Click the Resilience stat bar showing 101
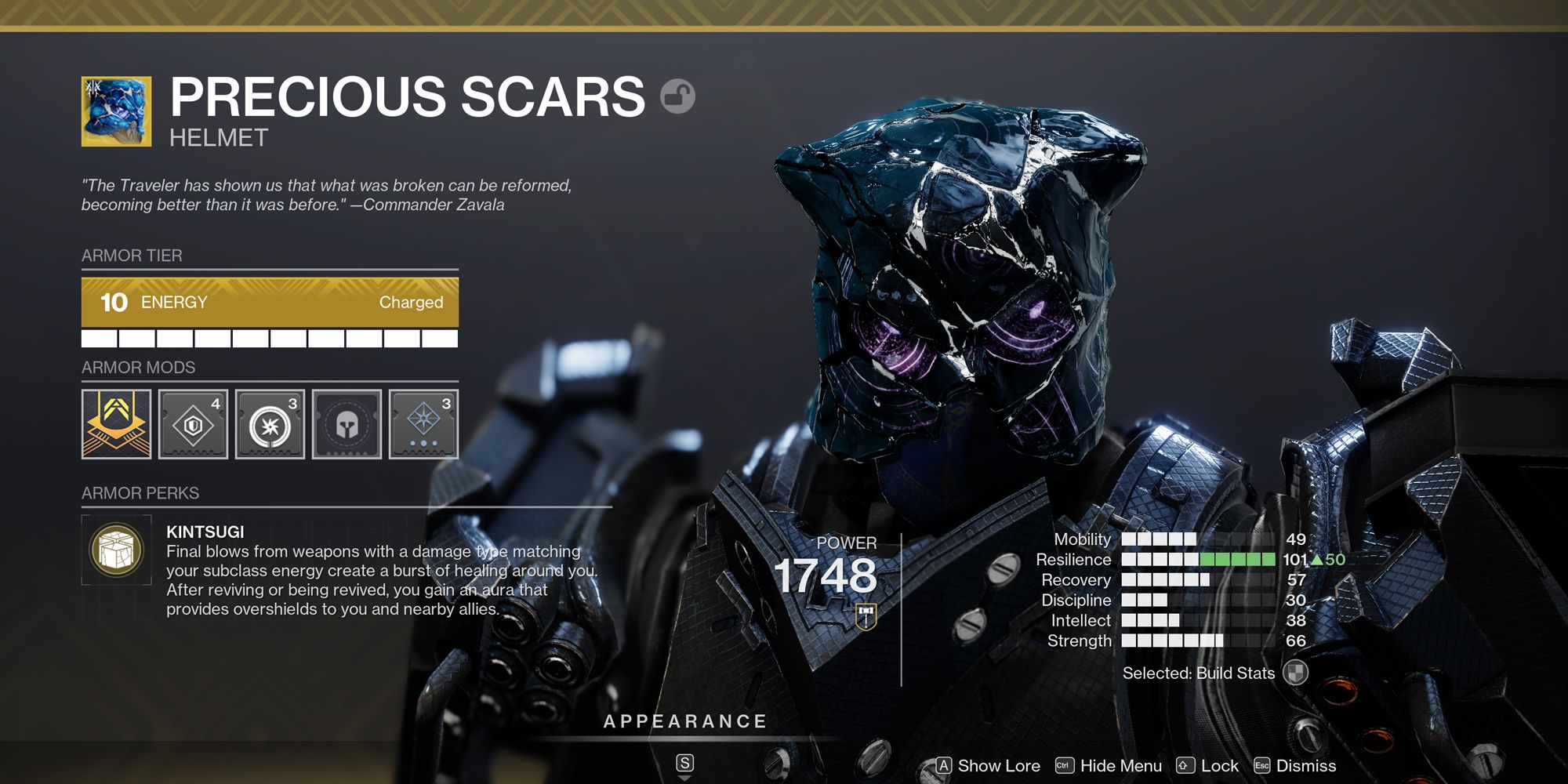Image resolution: width=1568 pixels, height=784 pixels. (x=1200, y=559)
